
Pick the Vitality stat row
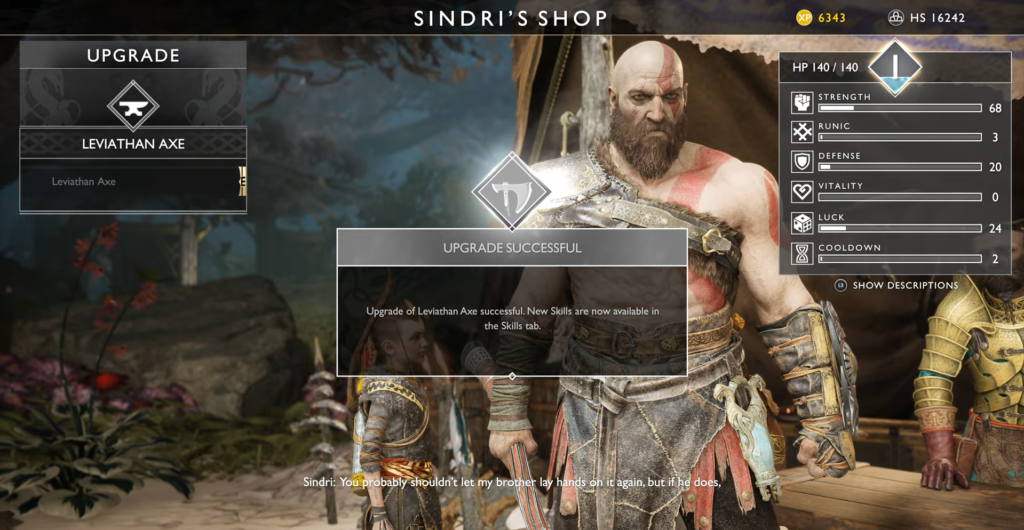click(x=895, y=192)
